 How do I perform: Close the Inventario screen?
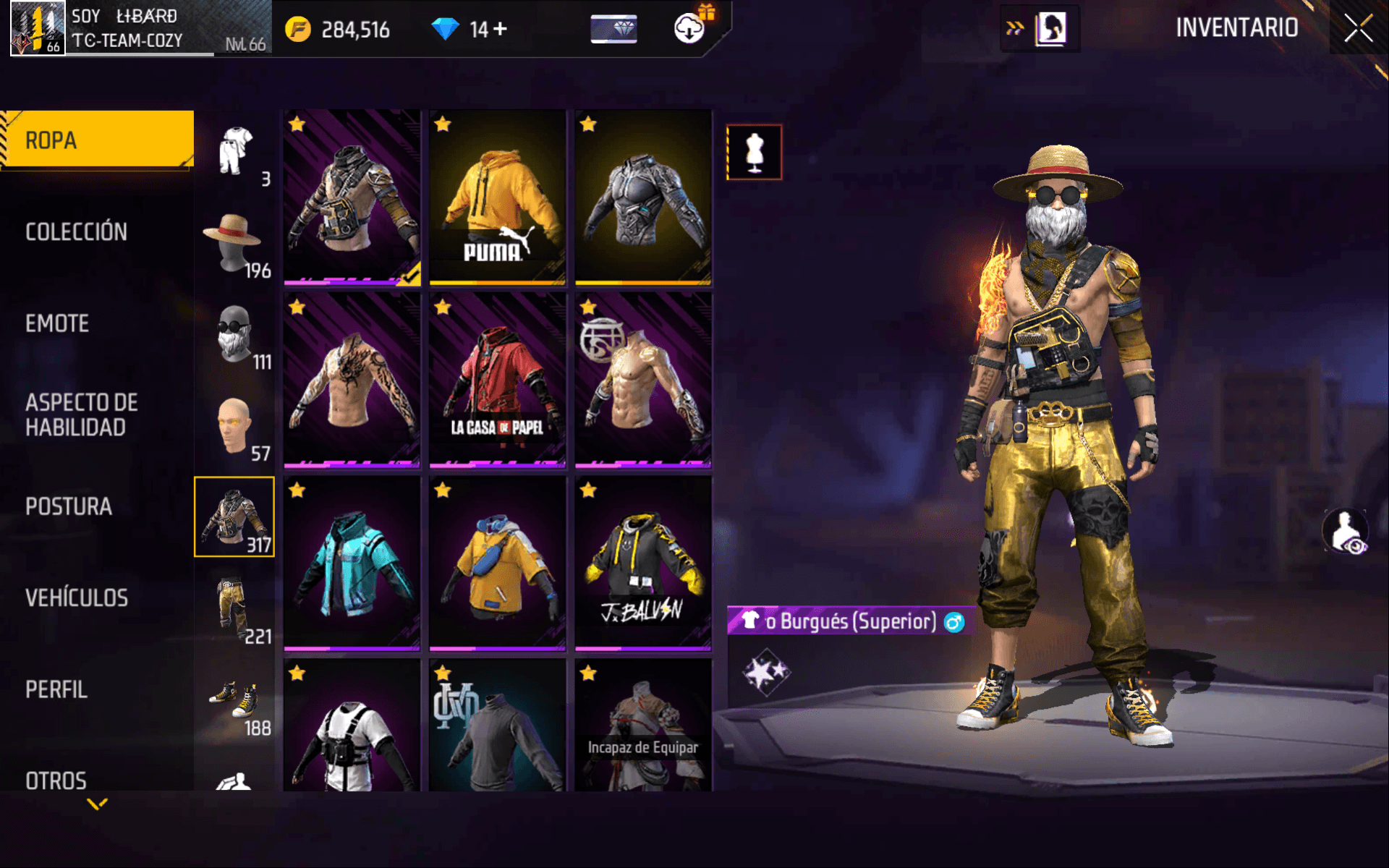[1358, 28]
